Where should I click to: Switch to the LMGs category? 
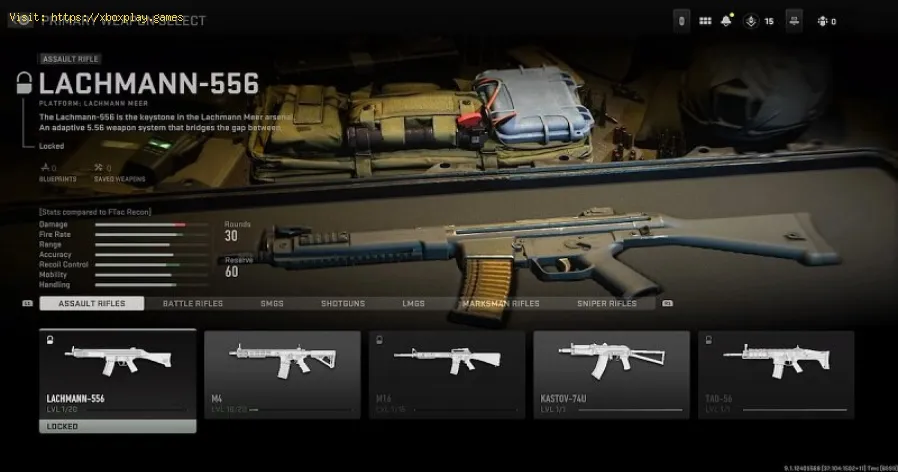pos(413,303)
